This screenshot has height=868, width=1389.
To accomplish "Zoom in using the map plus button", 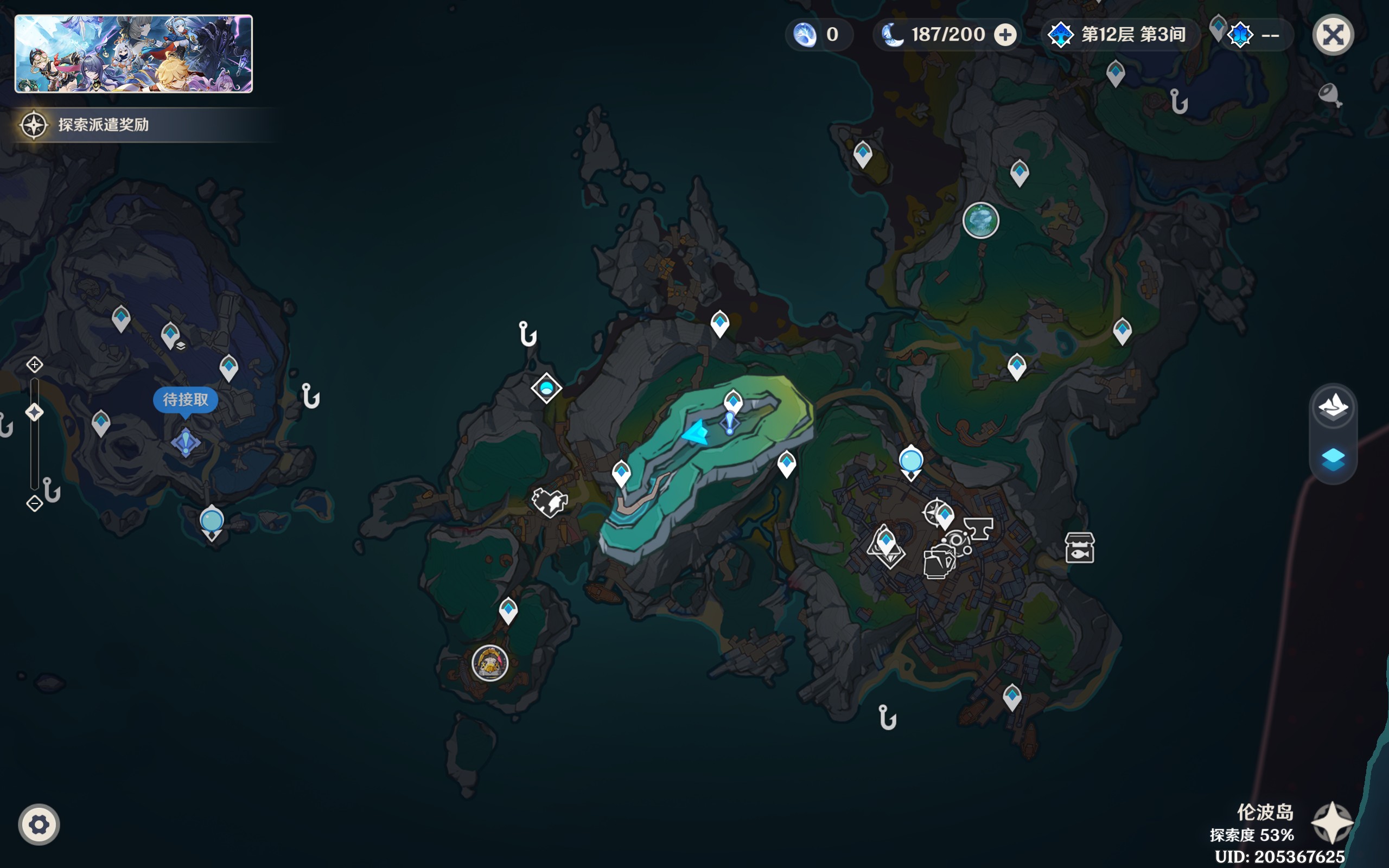I will tap(34, 365).
